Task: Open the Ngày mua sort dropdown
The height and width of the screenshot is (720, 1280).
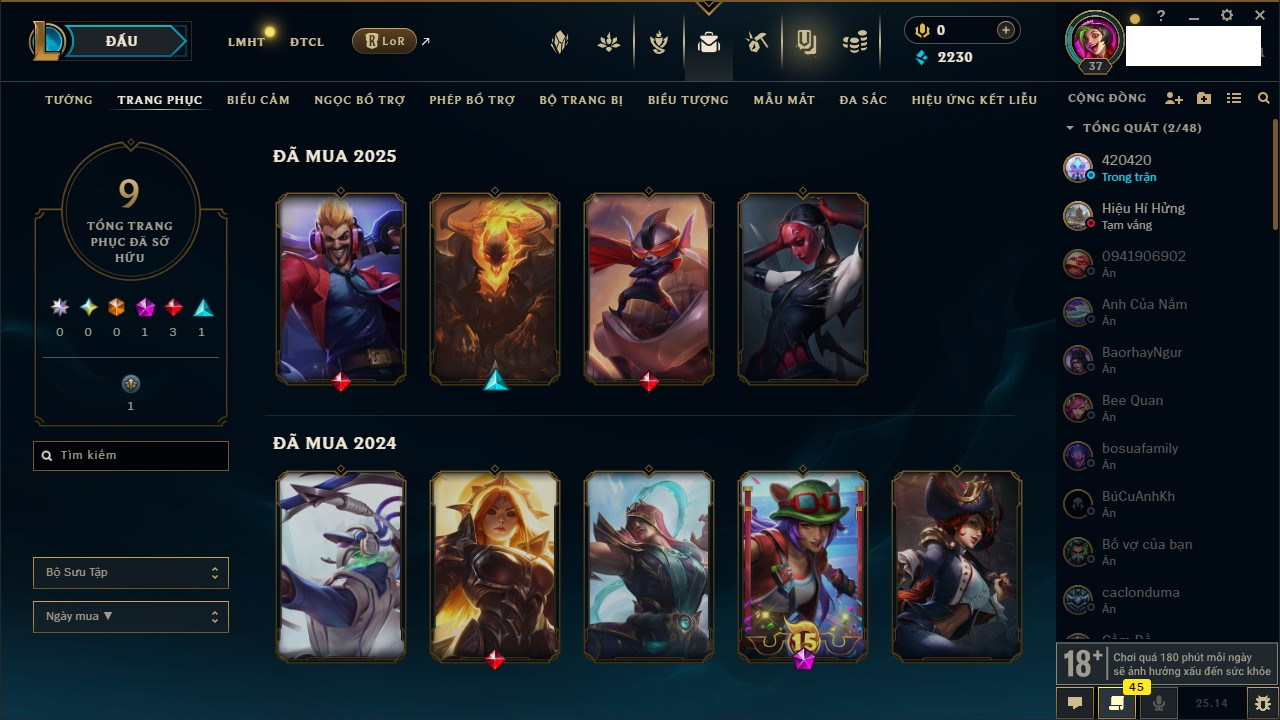Action: [x=131, y=617]
